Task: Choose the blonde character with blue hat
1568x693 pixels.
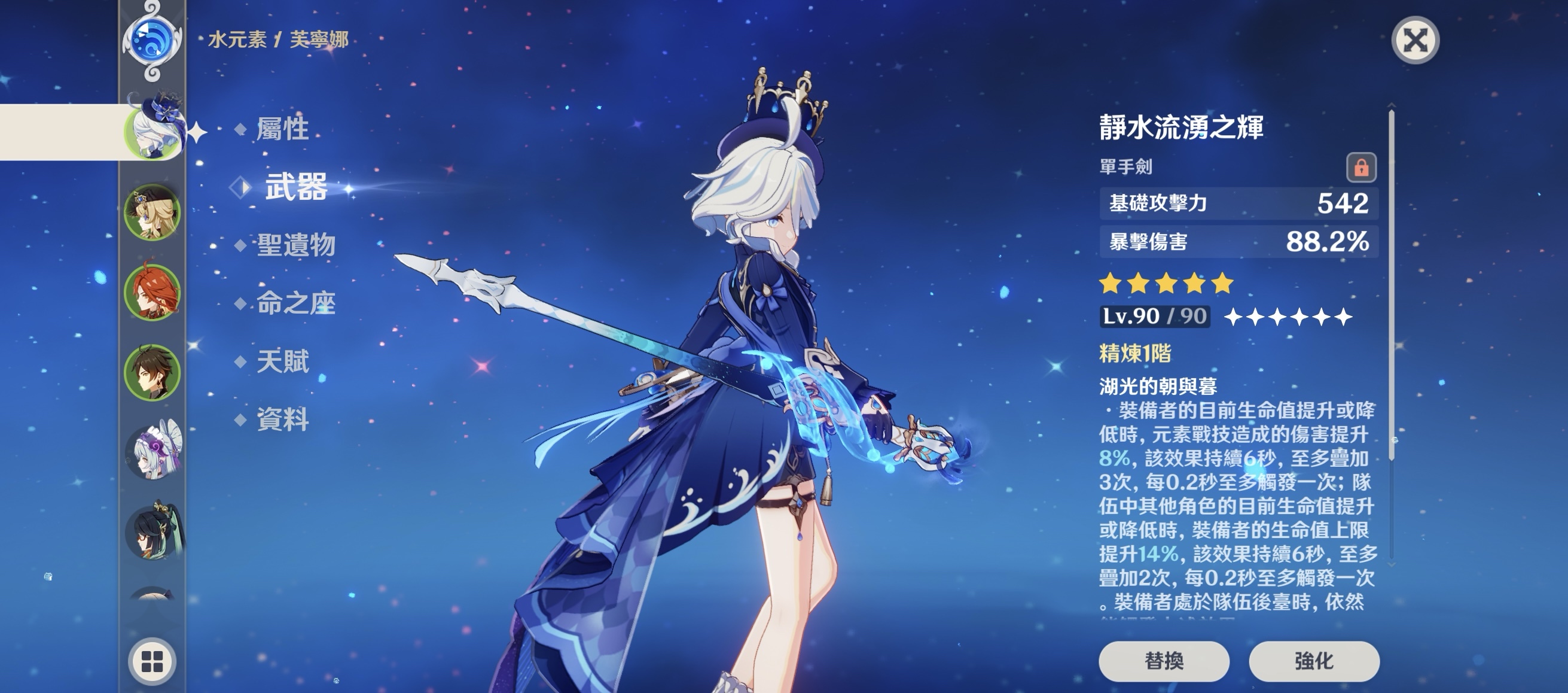Action: (x=152, y=212)
